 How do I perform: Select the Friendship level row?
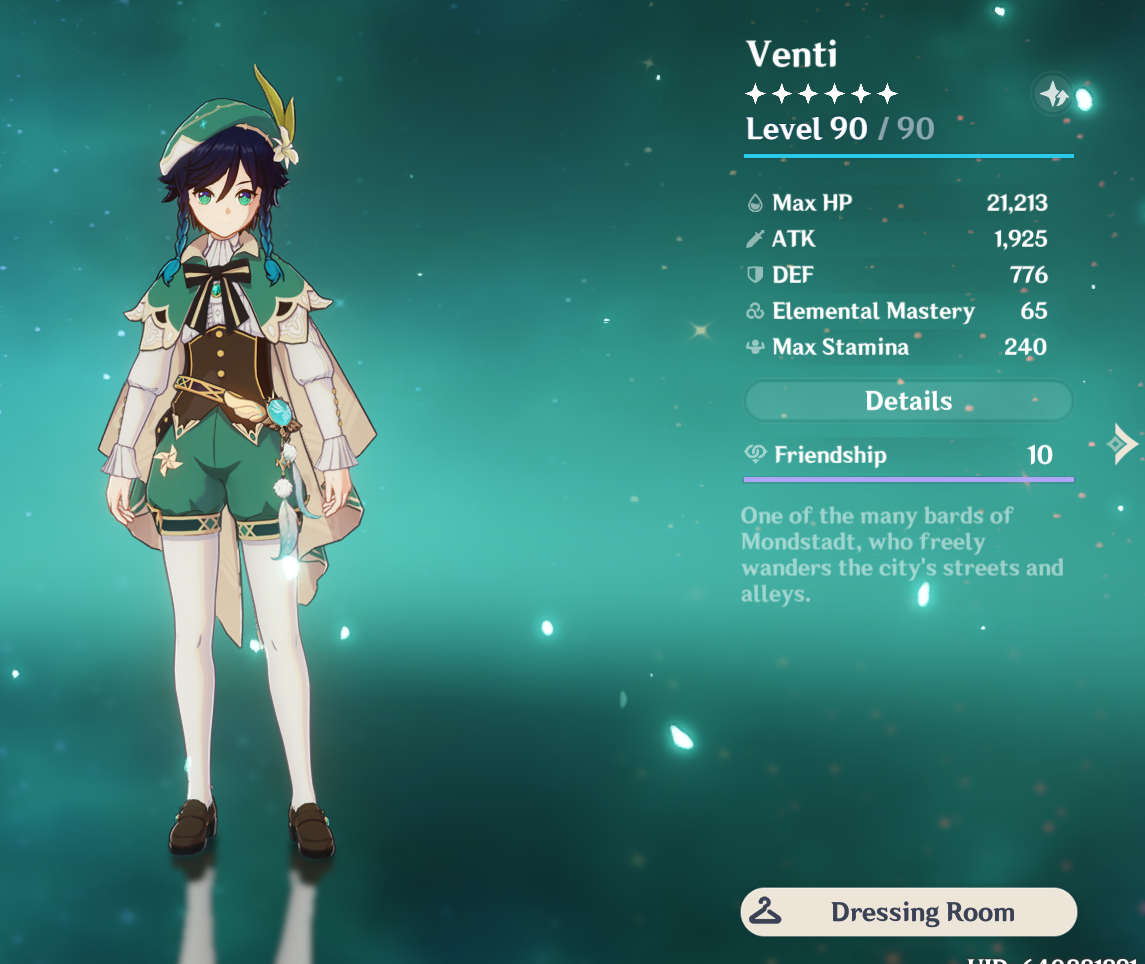[908, 455]
